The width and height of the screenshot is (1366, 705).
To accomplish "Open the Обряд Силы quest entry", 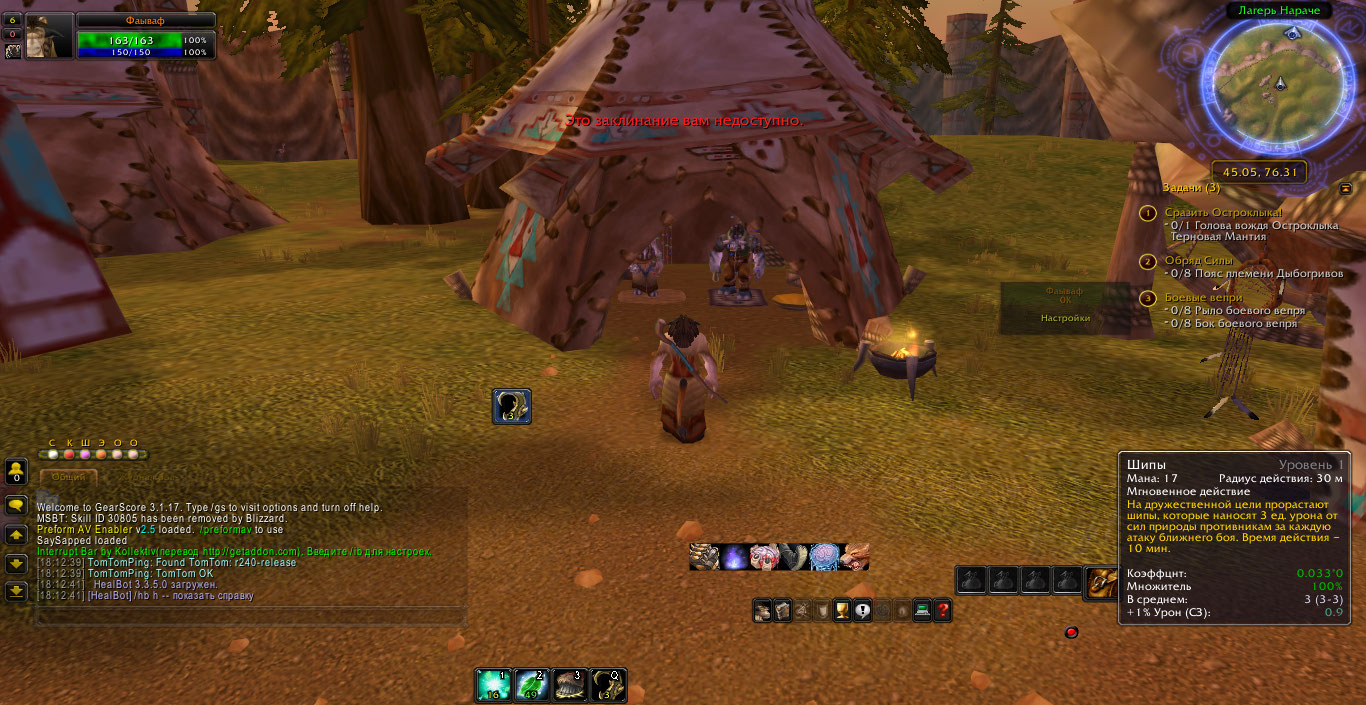I will point(1198,261).
